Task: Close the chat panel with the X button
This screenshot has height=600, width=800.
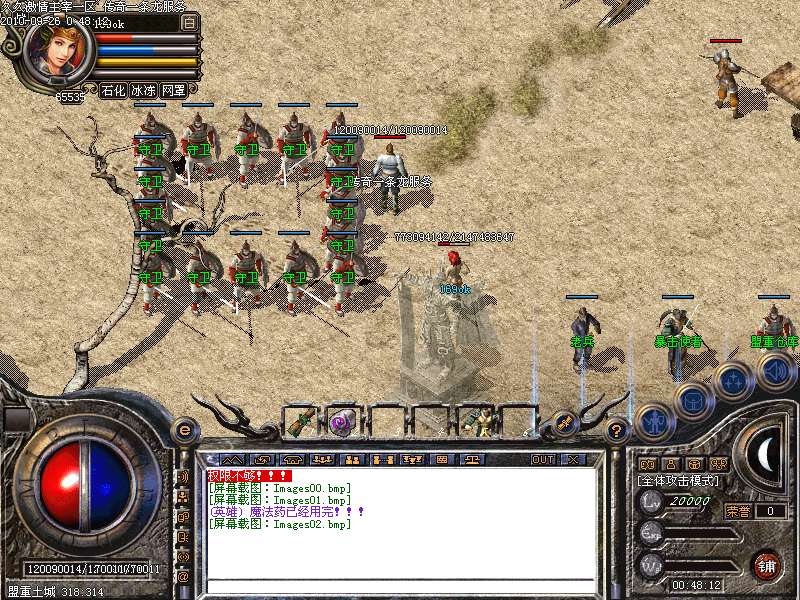Action: coord(573,459)
